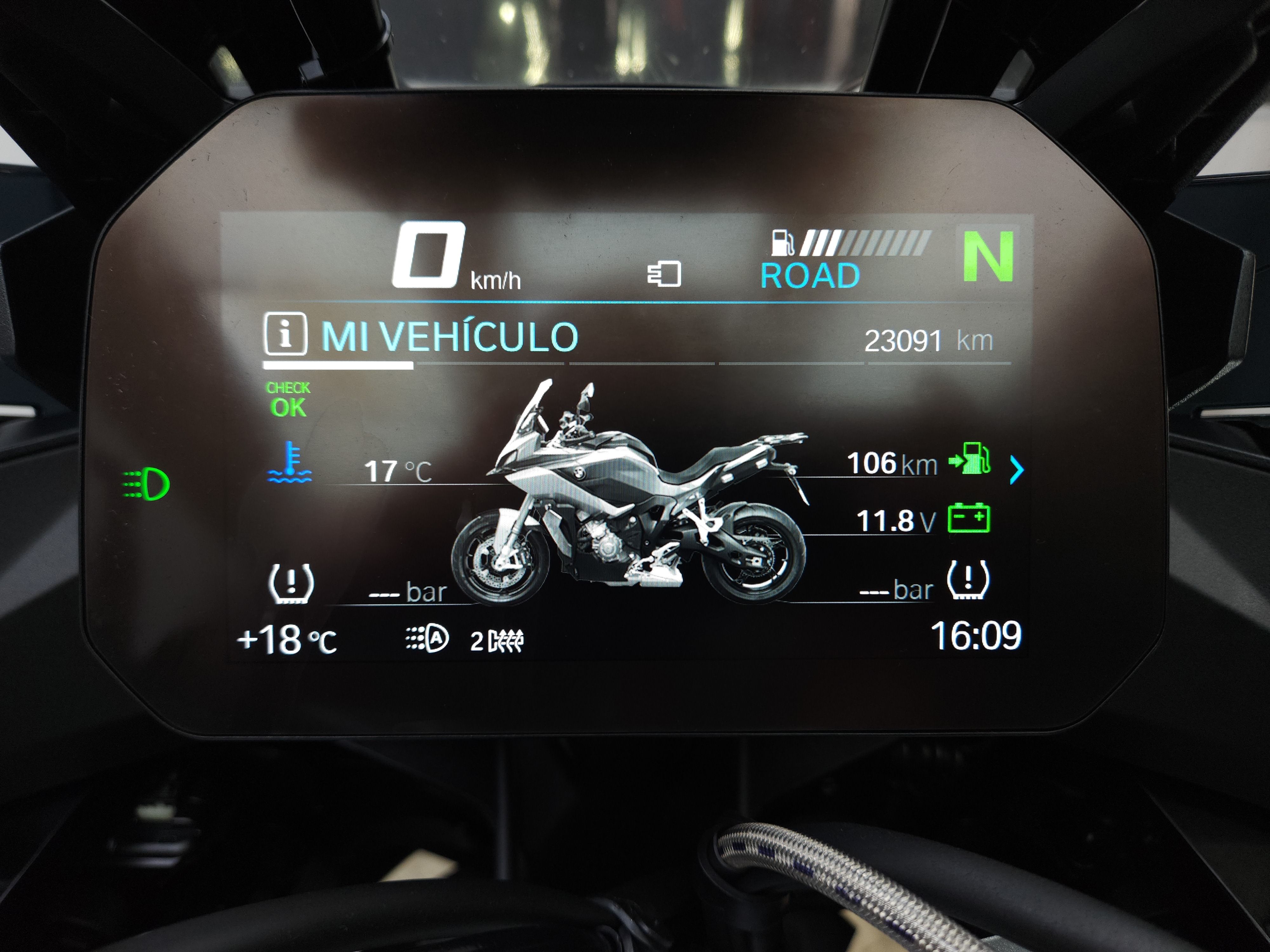
Task: Select the green battery voltage icon
Action: [969, 518]
